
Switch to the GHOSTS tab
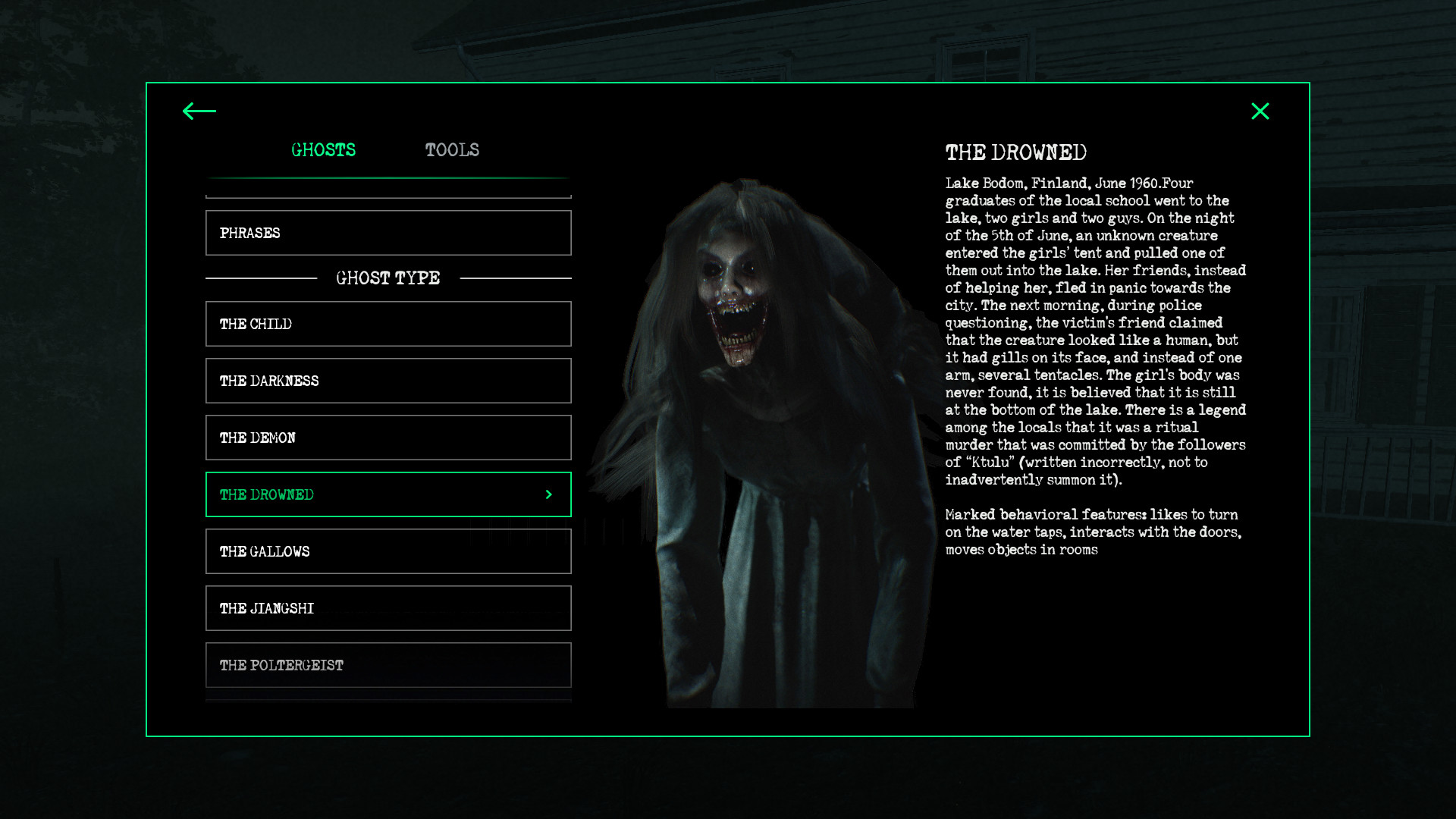[325, 149]
